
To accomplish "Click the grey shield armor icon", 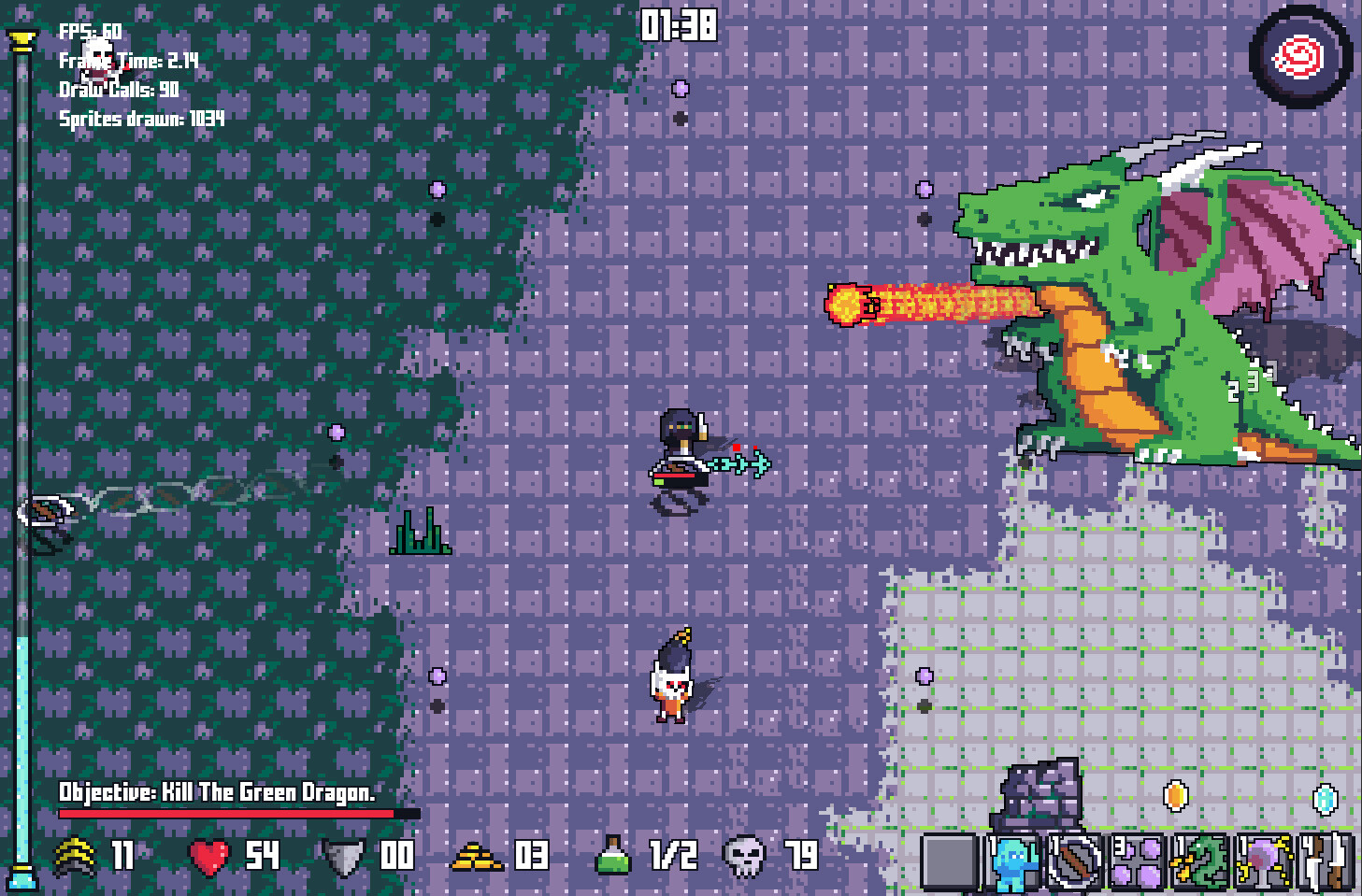I will point(342,856).
